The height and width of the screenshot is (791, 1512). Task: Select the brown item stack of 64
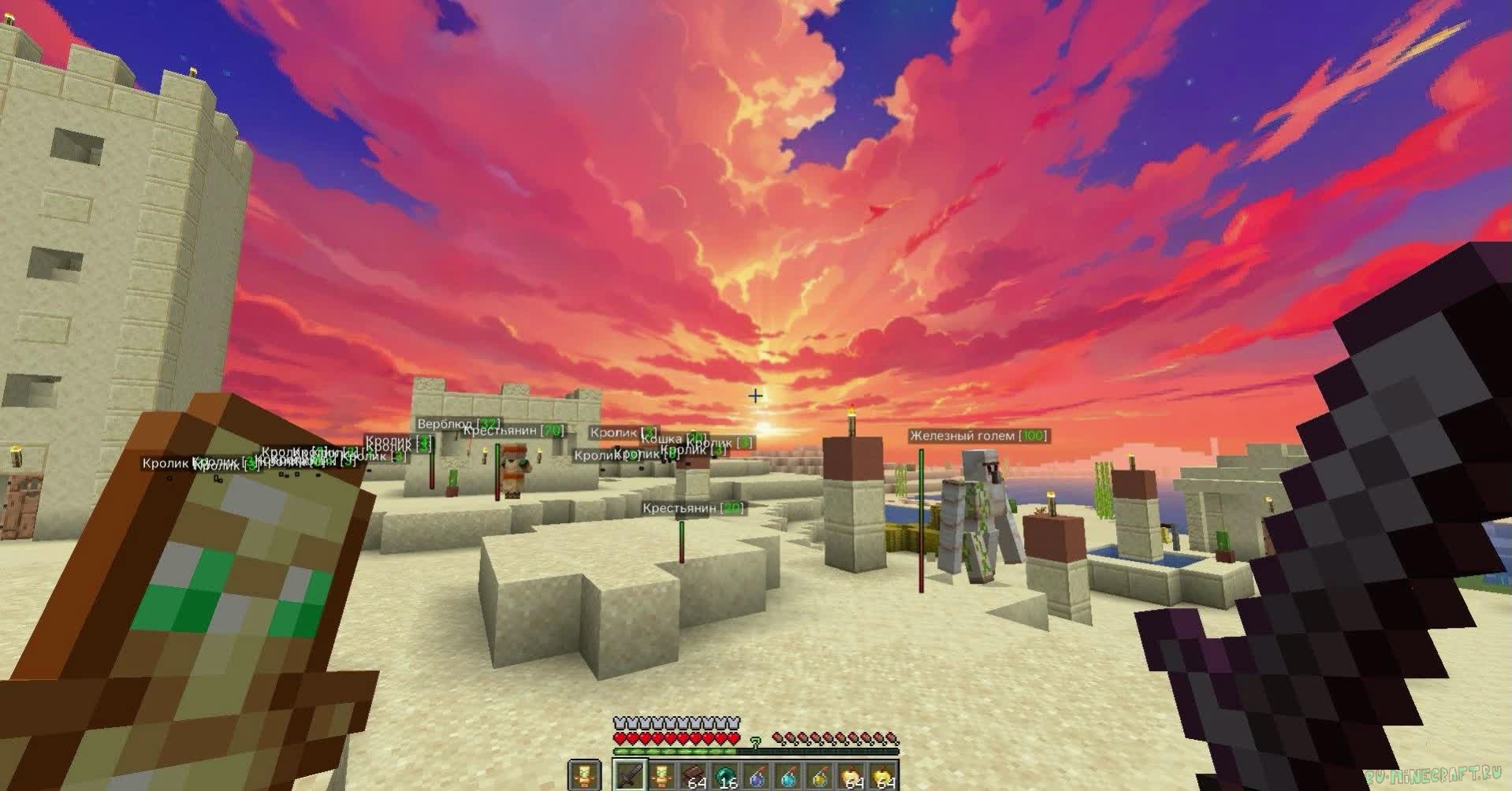click(x=695, y=775)
